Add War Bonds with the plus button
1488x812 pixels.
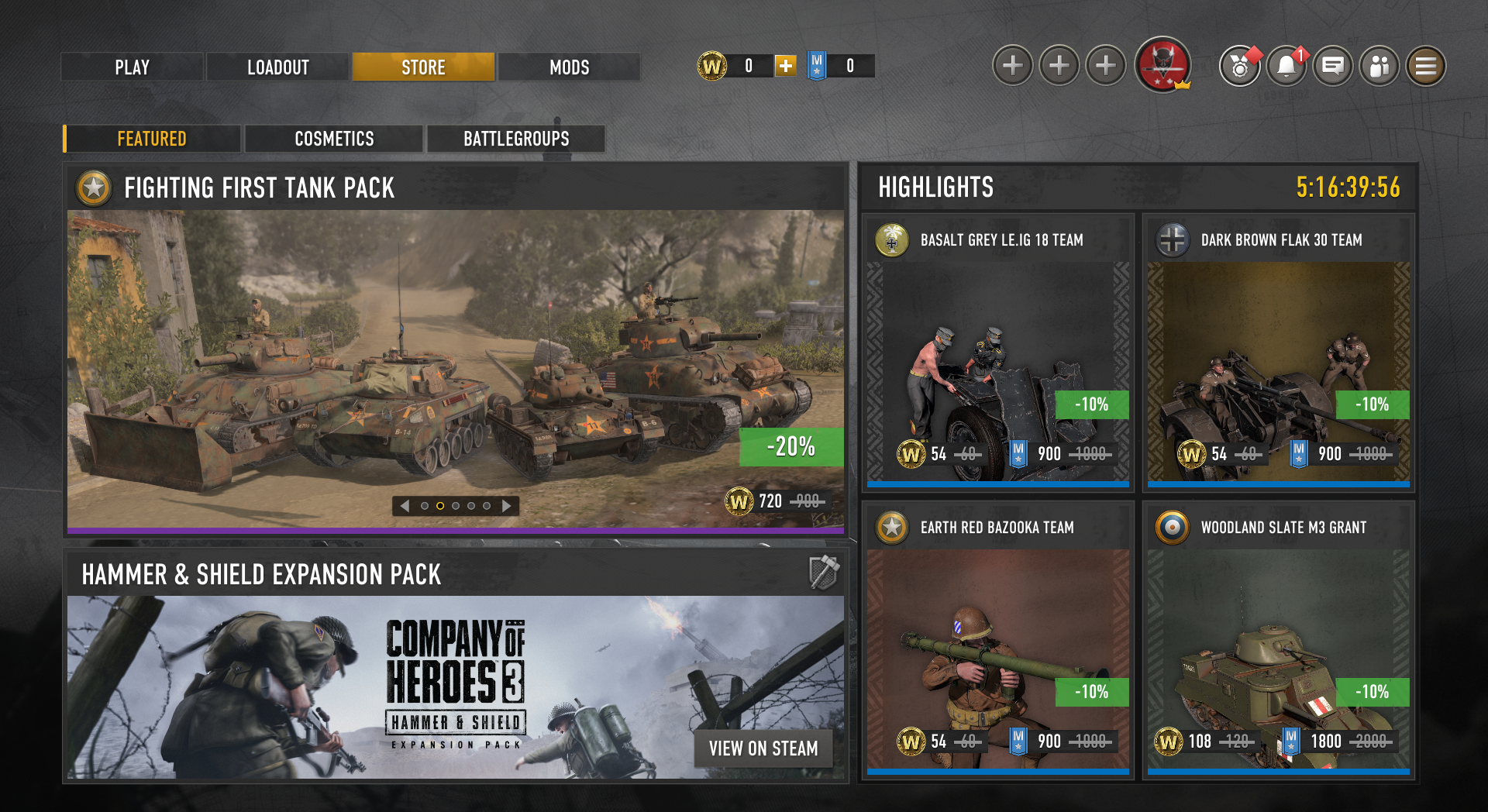pos(785,66)
